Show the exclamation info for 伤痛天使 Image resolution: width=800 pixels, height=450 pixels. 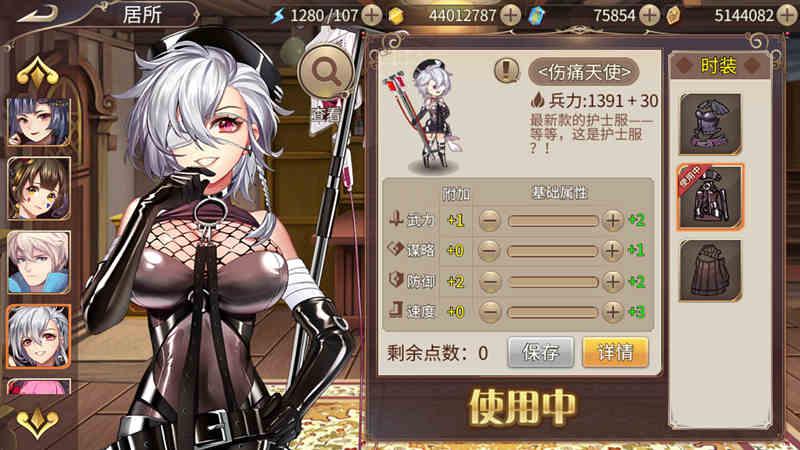click(507, 71)
